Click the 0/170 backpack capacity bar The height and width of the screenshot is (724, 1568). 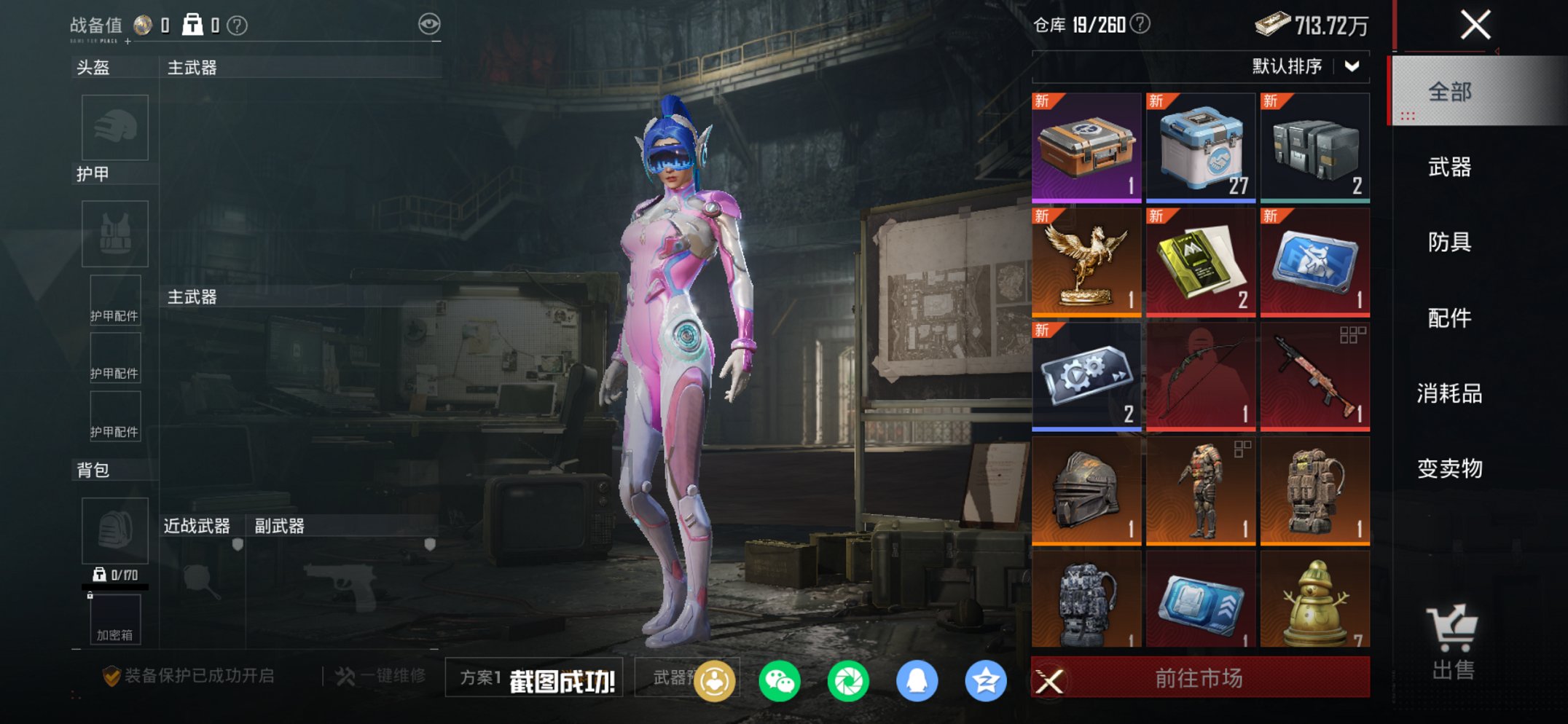click(x=114, y=575)
